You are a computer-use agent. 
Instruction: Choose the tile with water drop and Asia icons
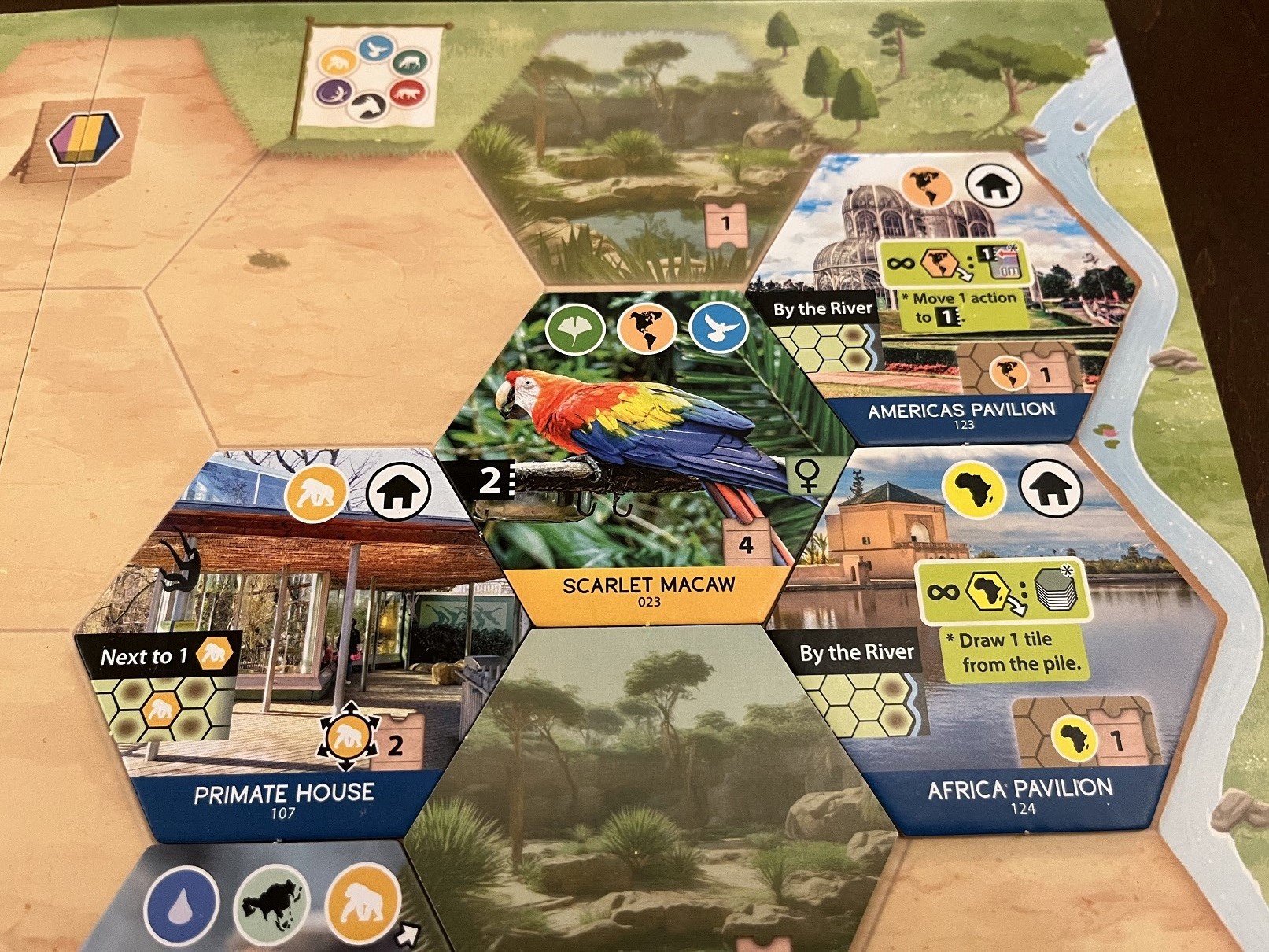[x=260, y=905]
